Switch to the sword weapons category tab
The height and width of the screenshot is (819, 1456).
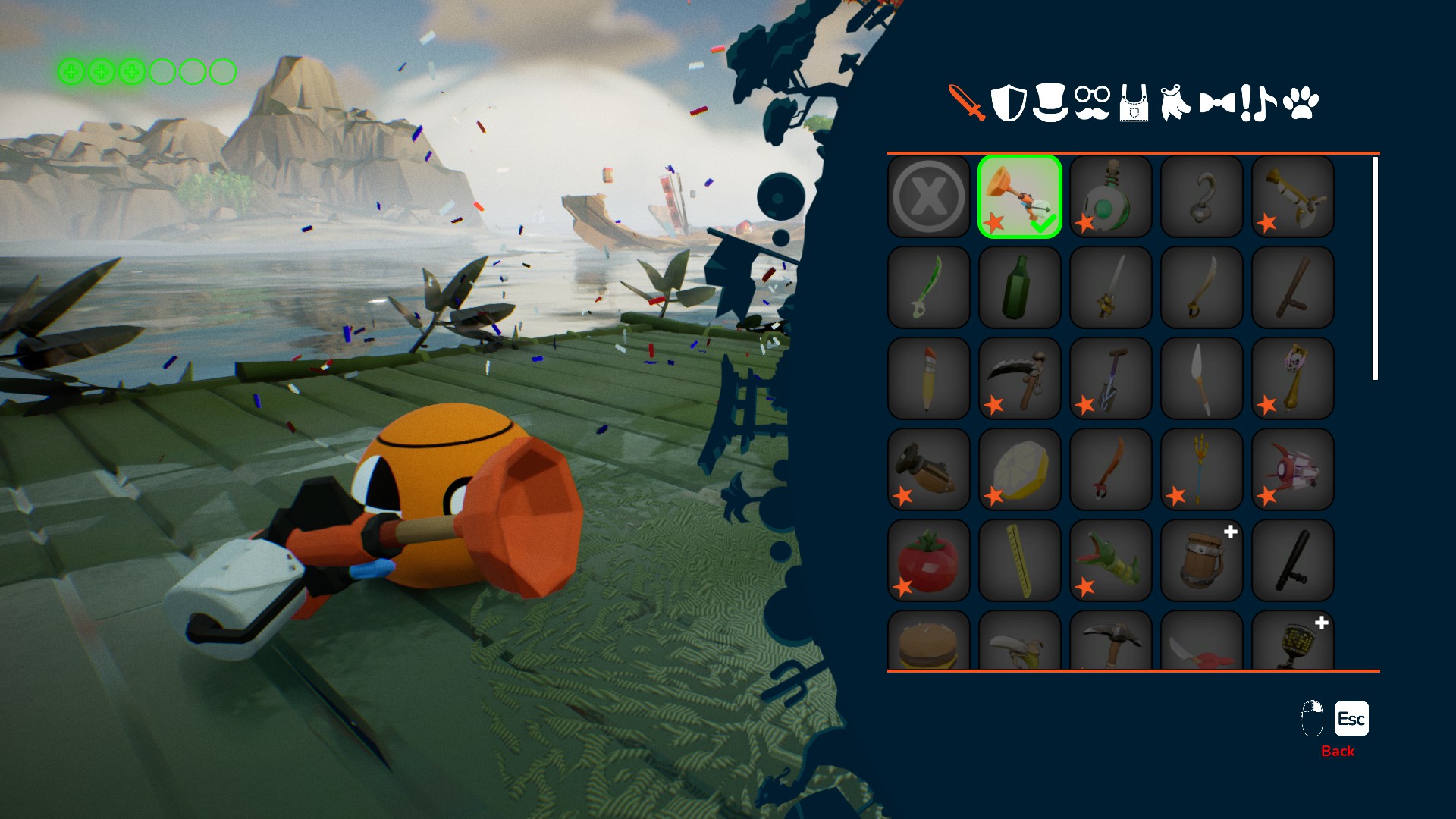(967, 102)
